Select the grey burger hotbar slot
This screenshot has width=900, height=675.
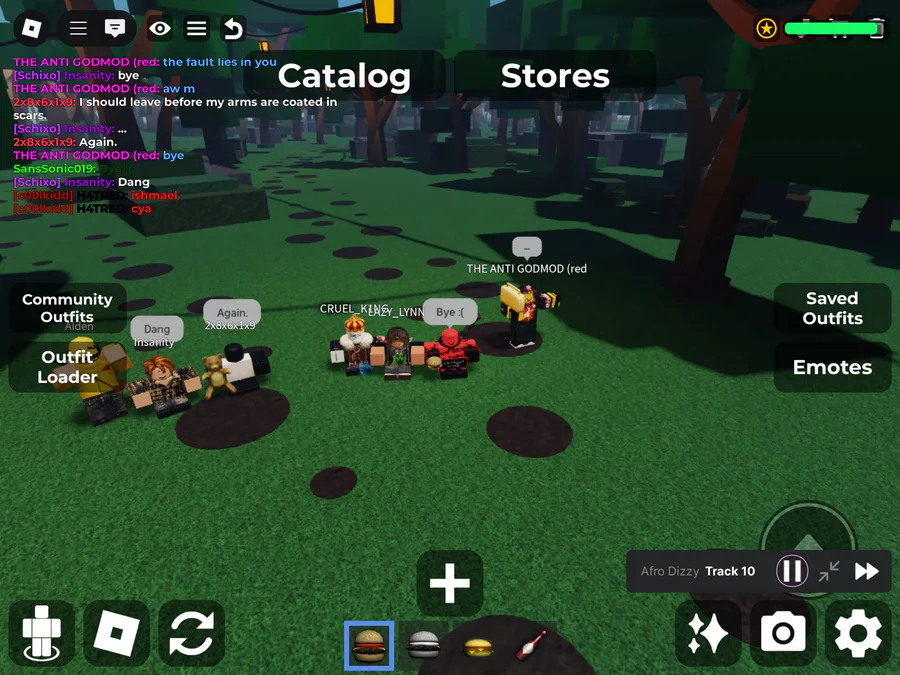click(423, 646)
